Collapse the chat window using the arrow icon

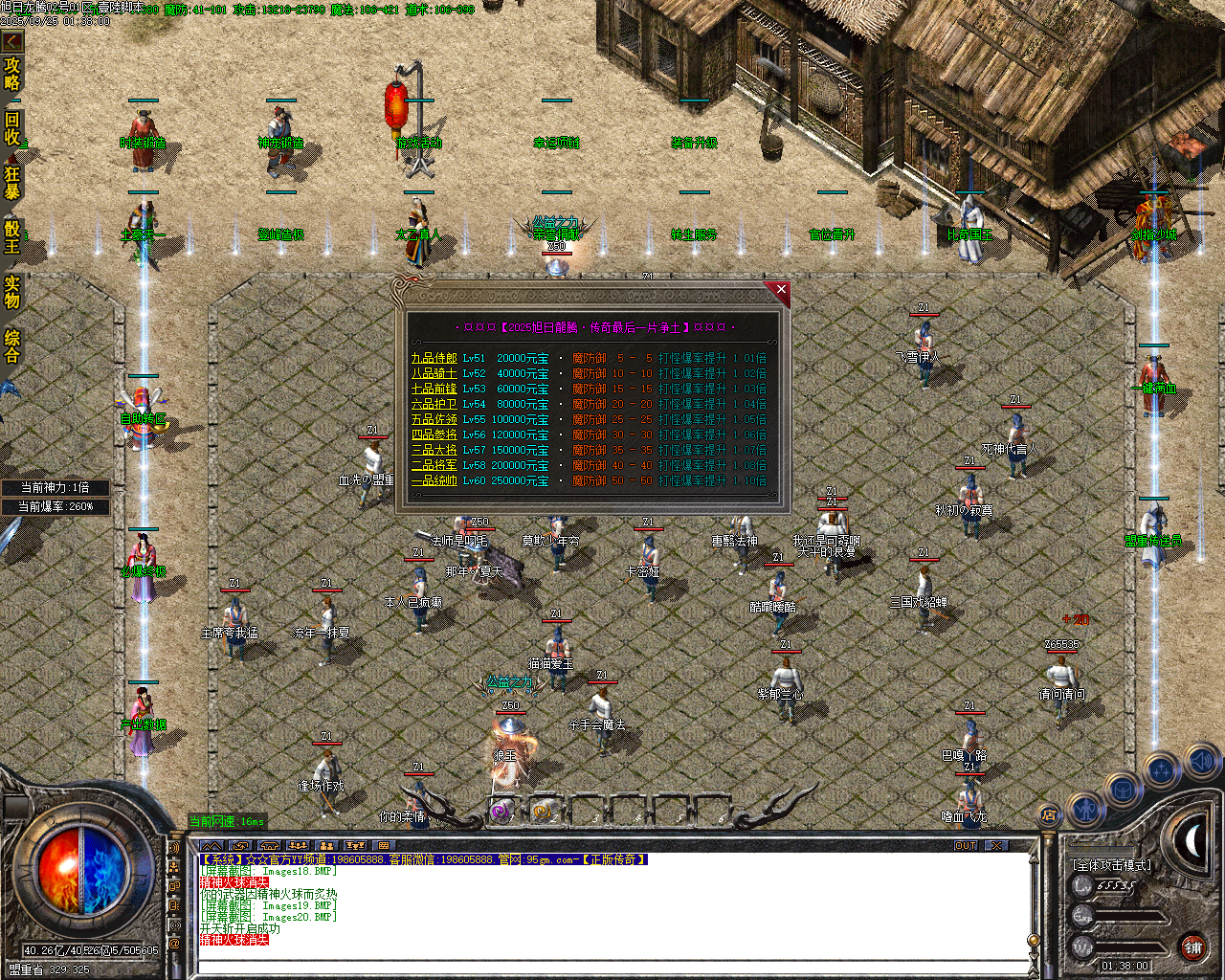(x=212, y=846)
